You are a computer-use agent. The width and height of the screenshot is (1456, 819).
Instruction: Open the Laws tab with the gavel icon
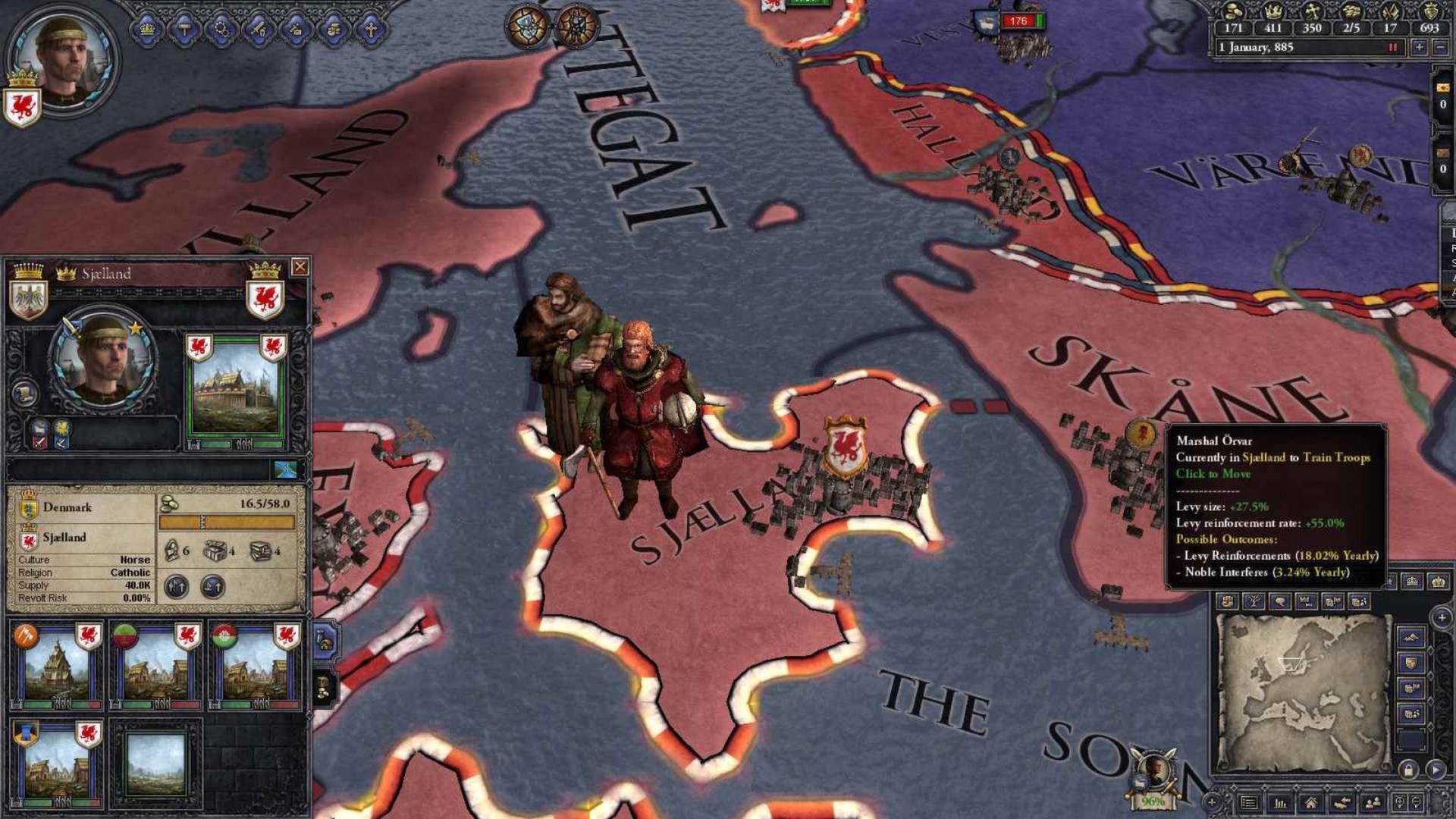coord(186,29)
